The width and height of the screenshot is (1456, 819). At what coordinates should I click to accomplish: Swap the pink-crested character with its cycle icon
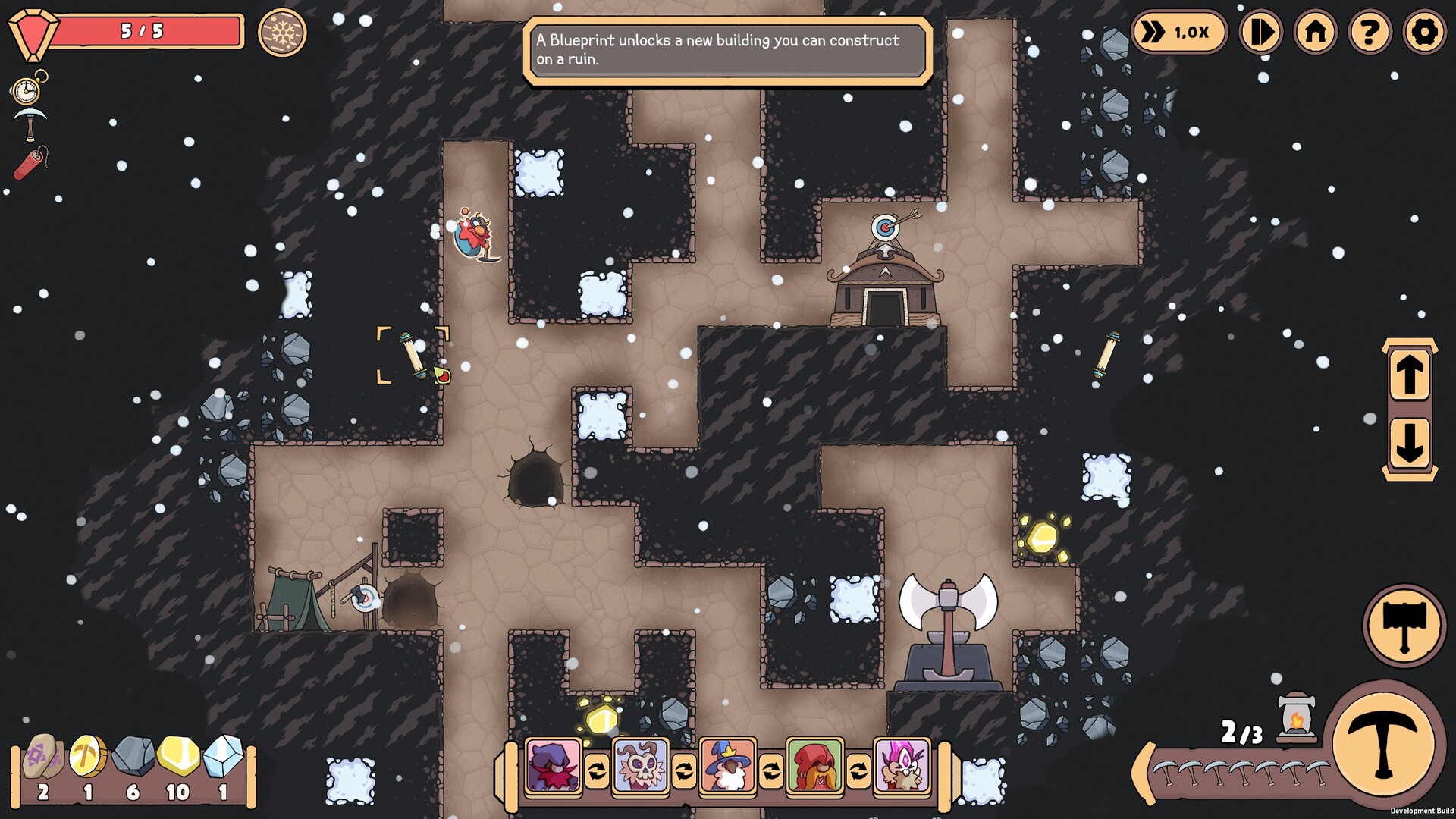click(858, 770)
